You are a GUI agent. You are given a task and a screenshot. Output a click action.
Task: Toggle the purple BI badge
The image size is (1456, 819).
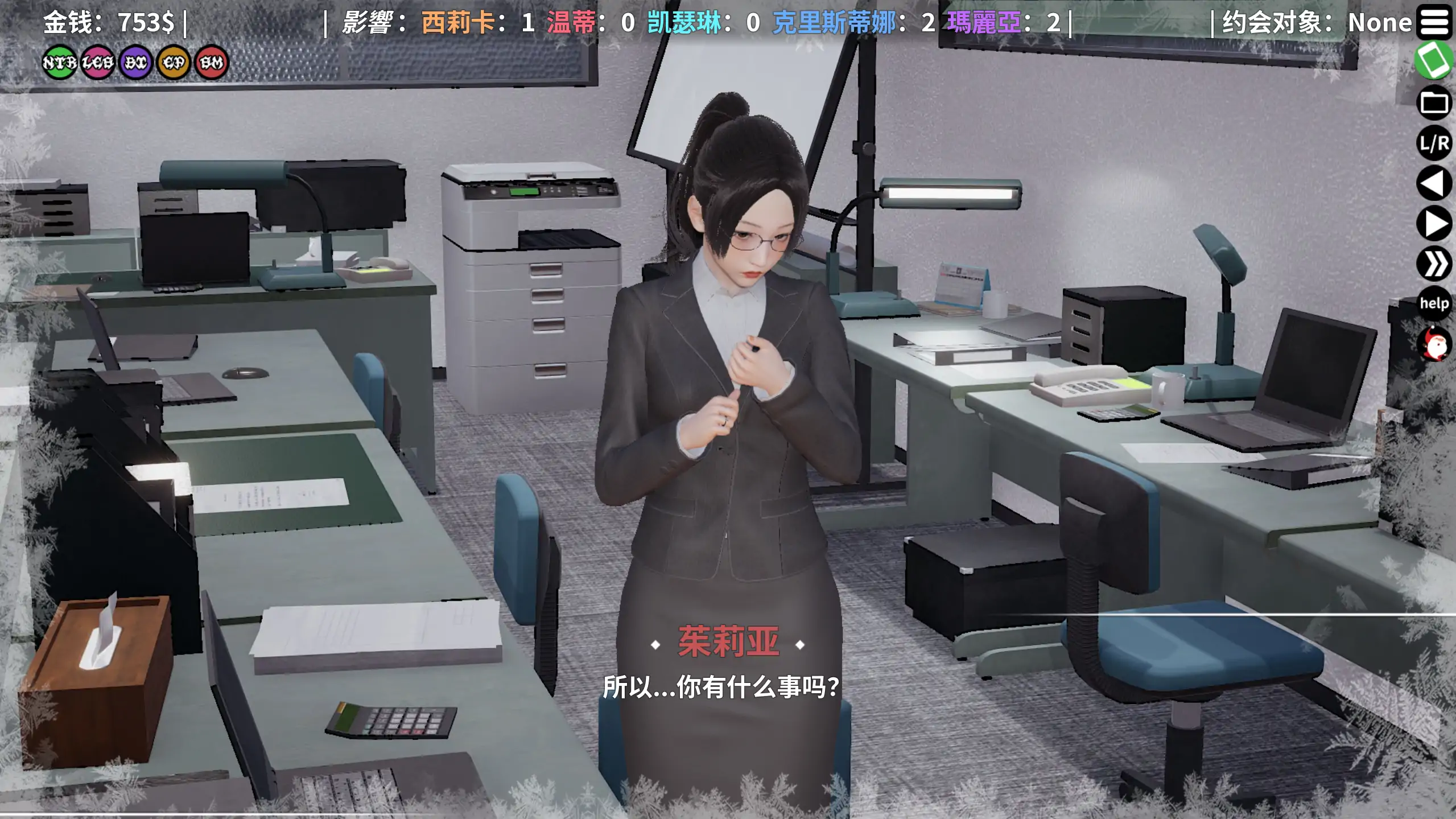pyautogui.click(x=135, y=63)
